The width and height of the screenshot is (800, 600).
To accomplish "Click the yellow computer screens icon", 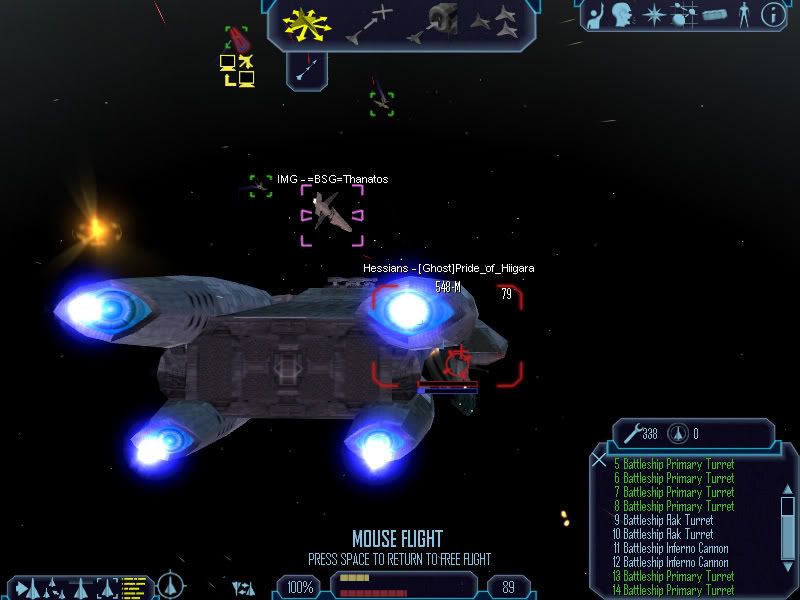I will click(x=237, y=70).
